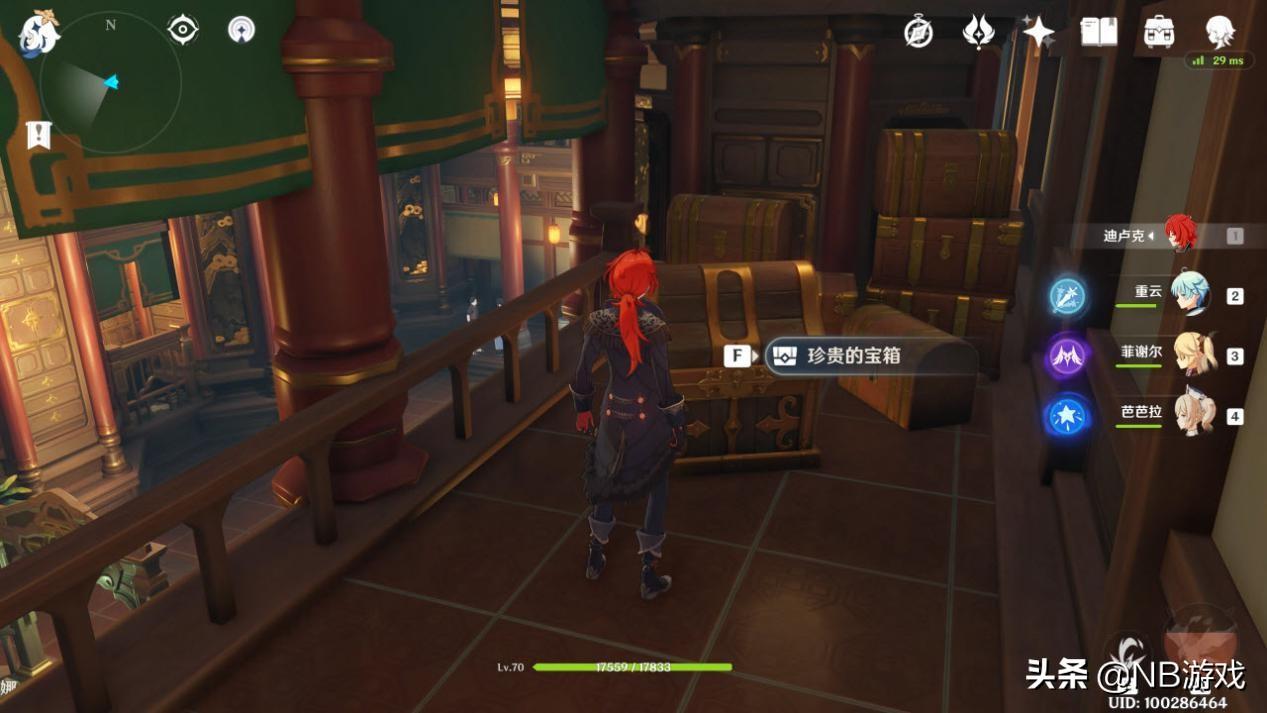Viewport: 1267px width, 713px height.
Task: Open the circular minimap
Action: pos(111,84)
